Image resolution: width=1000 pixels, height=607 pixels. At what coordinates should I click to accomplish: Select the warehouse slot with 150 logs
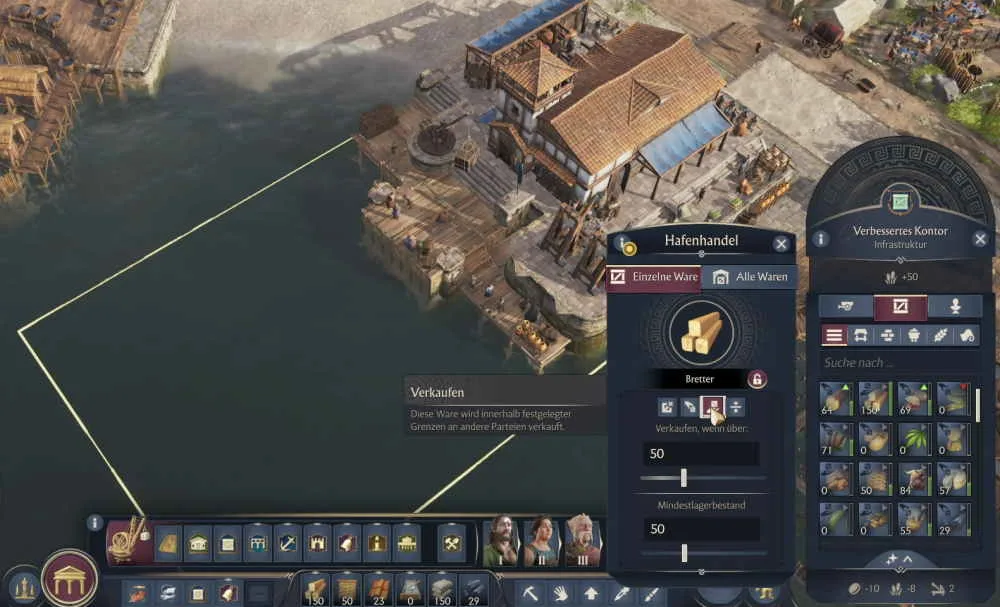pos(874,399)
